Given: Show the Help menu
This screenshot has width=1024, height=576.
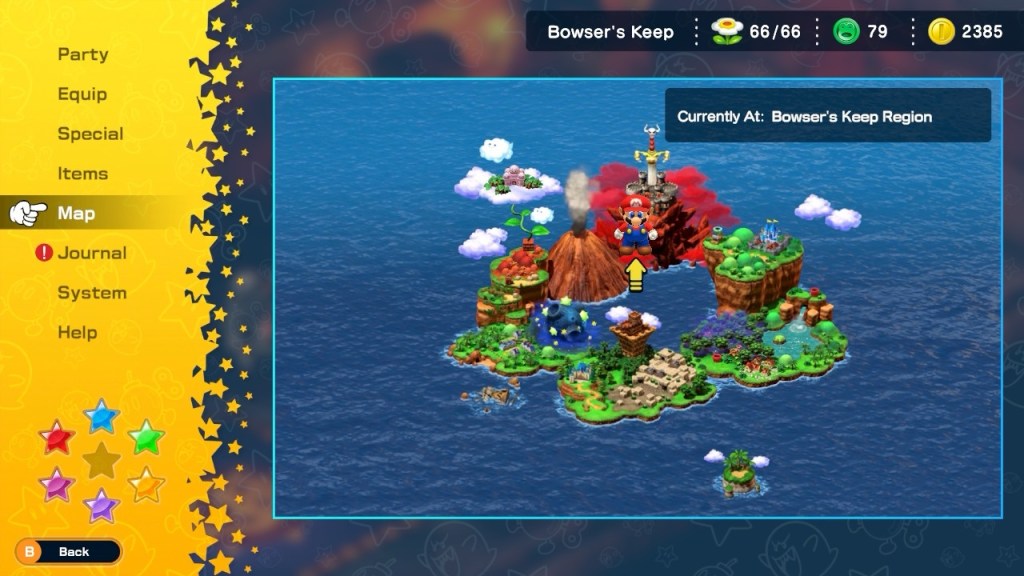Looking at the screenshot, I should (x=77, y=332).
